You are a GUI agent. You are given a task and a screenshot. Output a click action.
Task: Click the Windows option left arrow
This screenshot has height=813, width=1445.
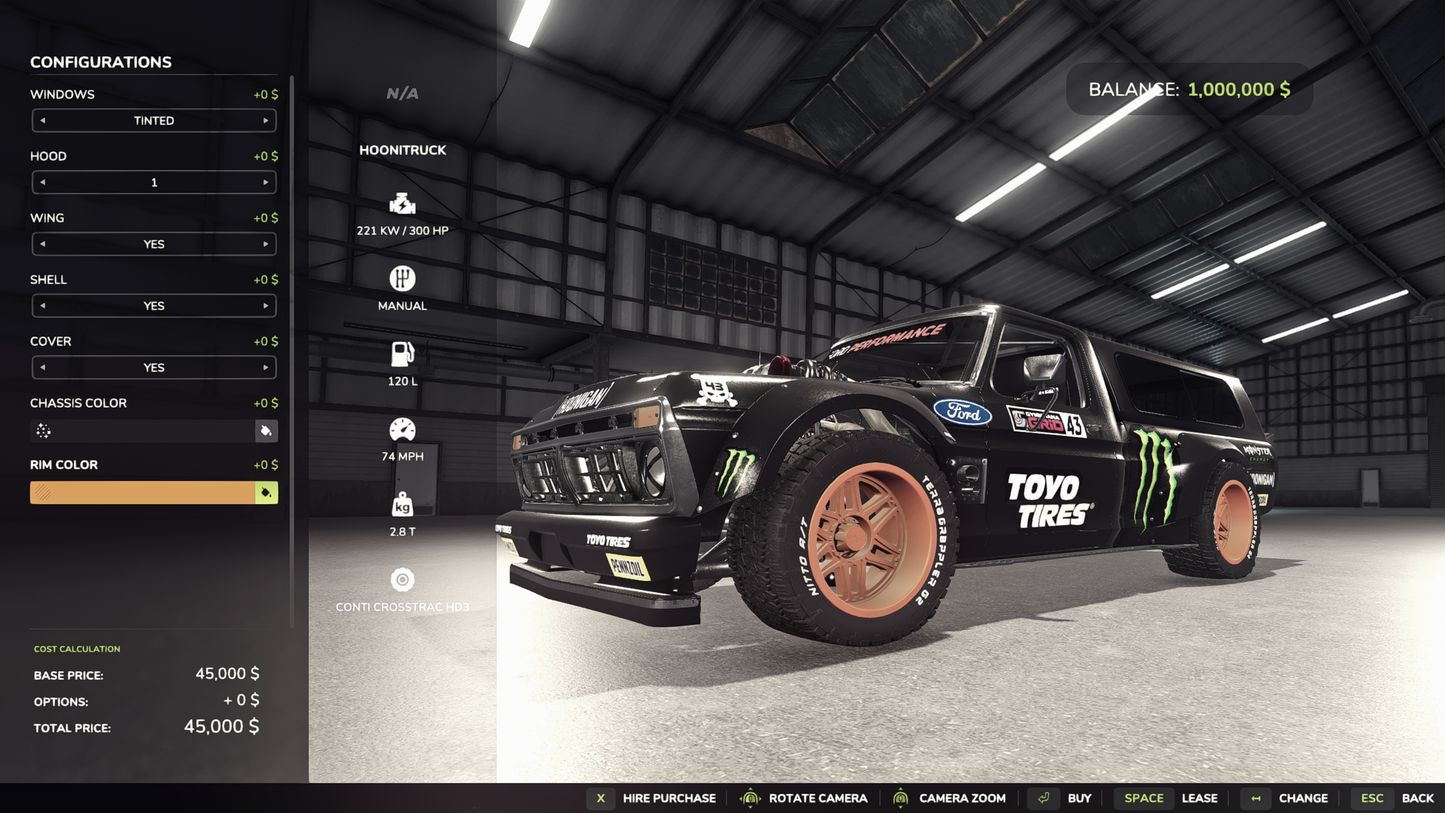point(43,121)
